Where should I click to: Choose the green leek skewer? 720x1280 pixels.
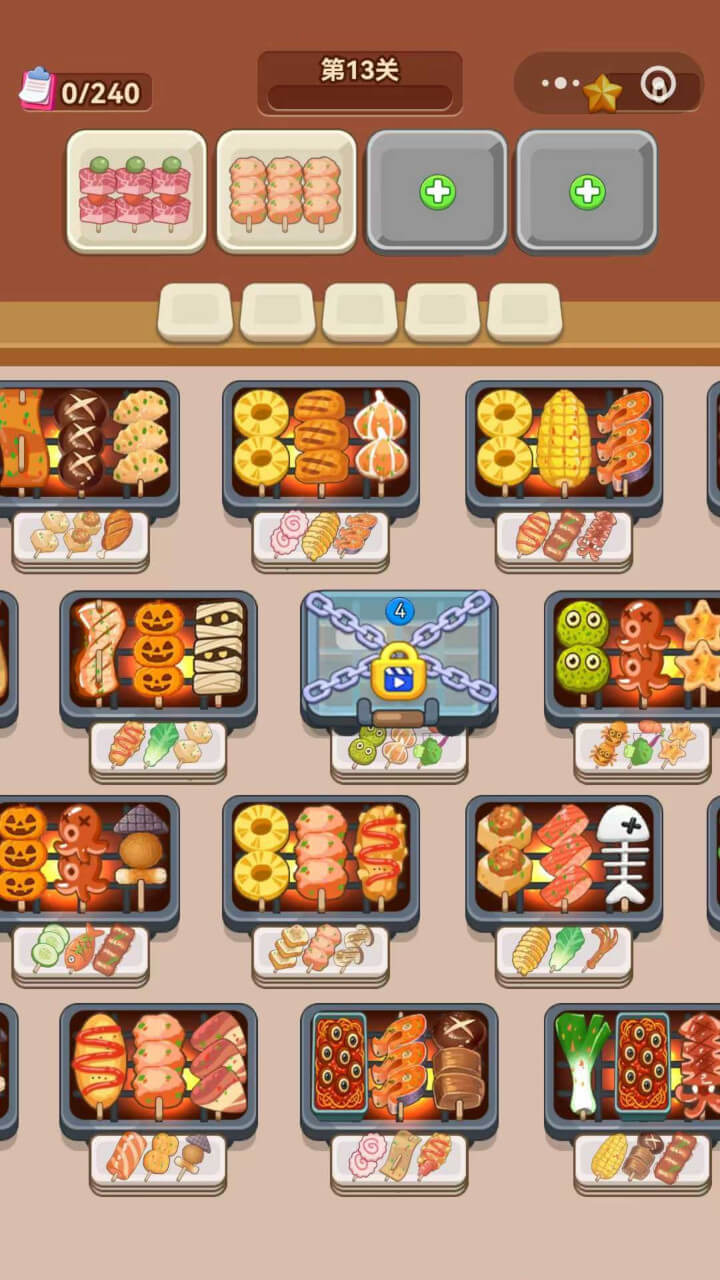[582, 1060]
